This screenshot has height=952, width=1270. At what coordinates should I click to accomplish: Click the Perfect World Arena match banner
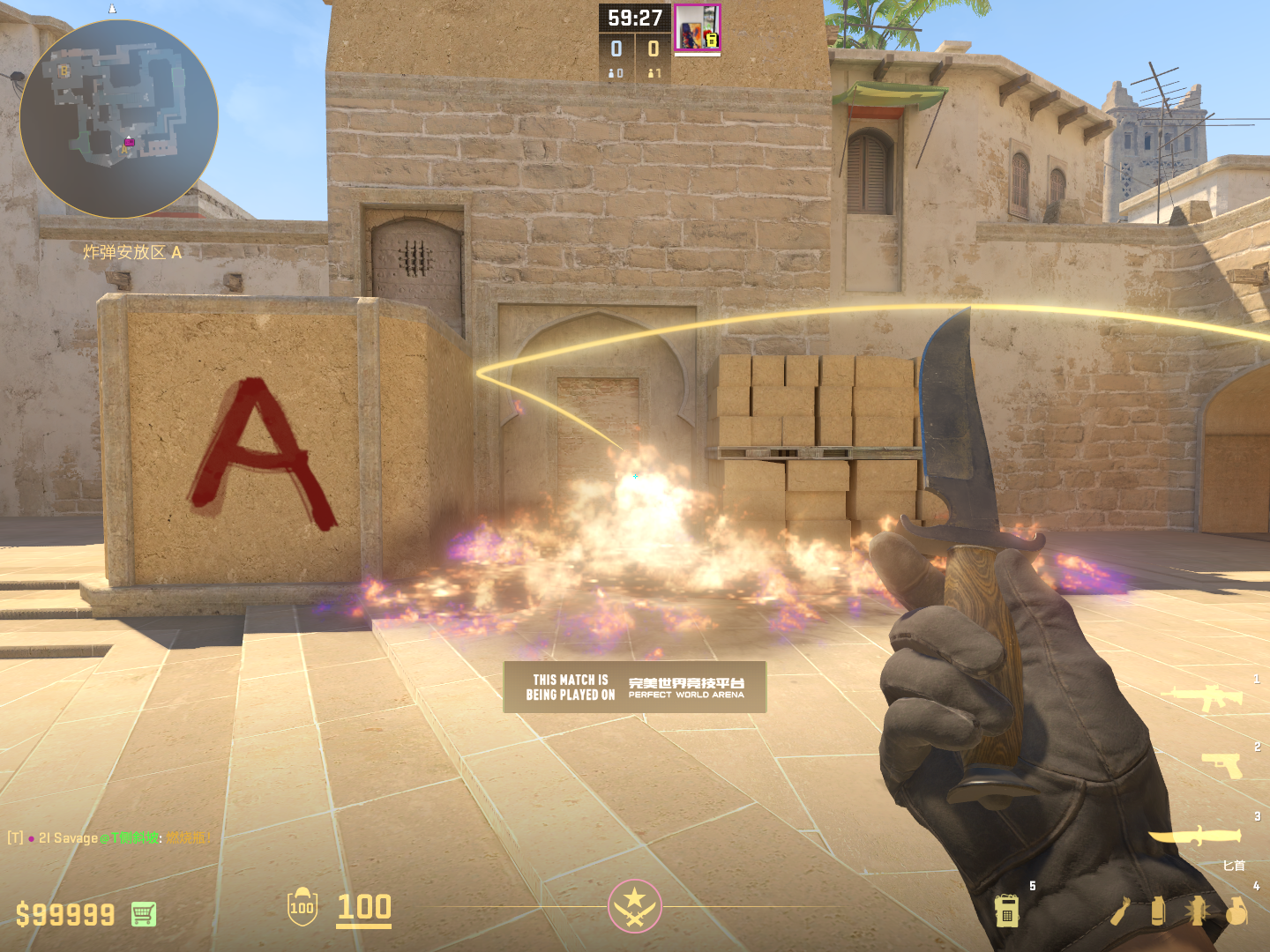pyautogui.click(x=635, y=687)
